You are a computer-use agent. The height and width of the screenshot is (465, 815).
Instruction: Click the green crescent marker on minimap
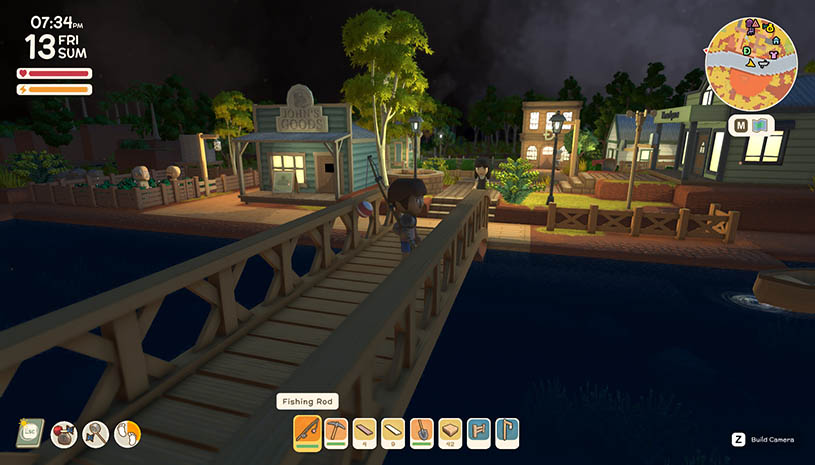746,52
